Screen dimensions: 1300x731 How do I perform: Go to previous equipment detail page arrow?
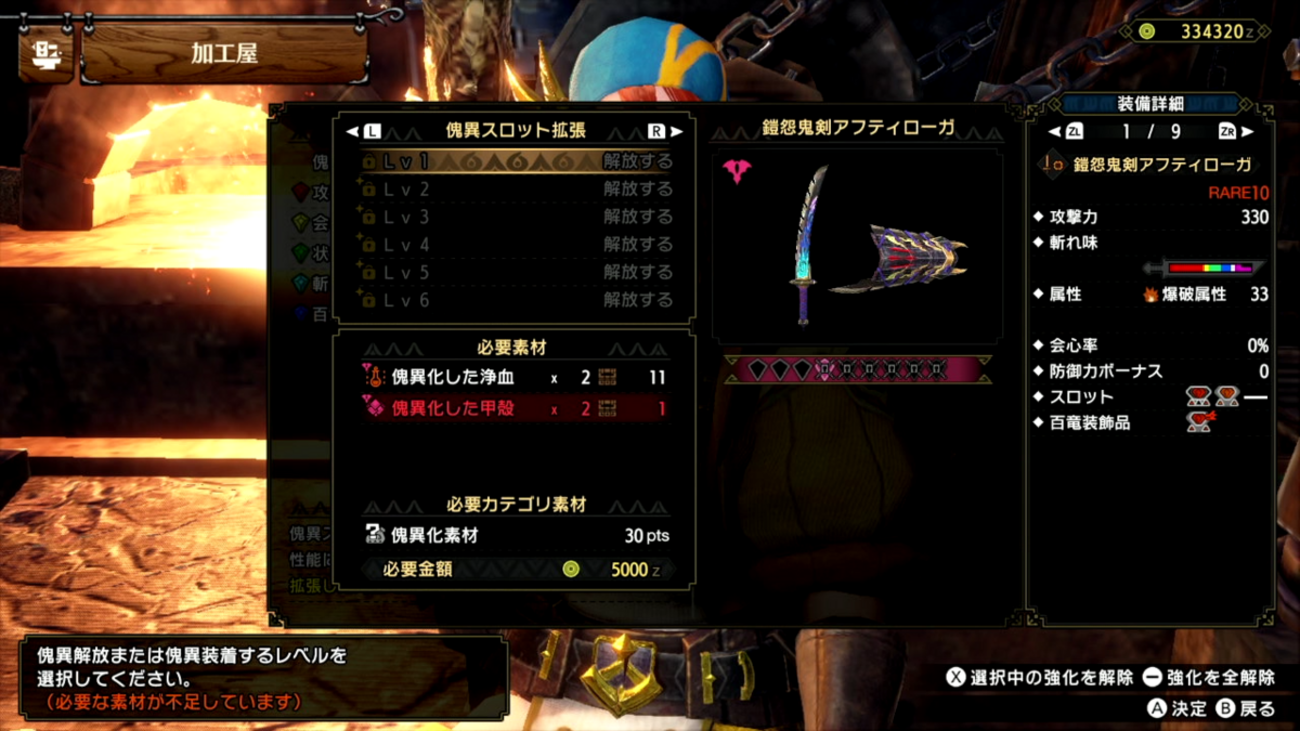(x=1056, y=132)
